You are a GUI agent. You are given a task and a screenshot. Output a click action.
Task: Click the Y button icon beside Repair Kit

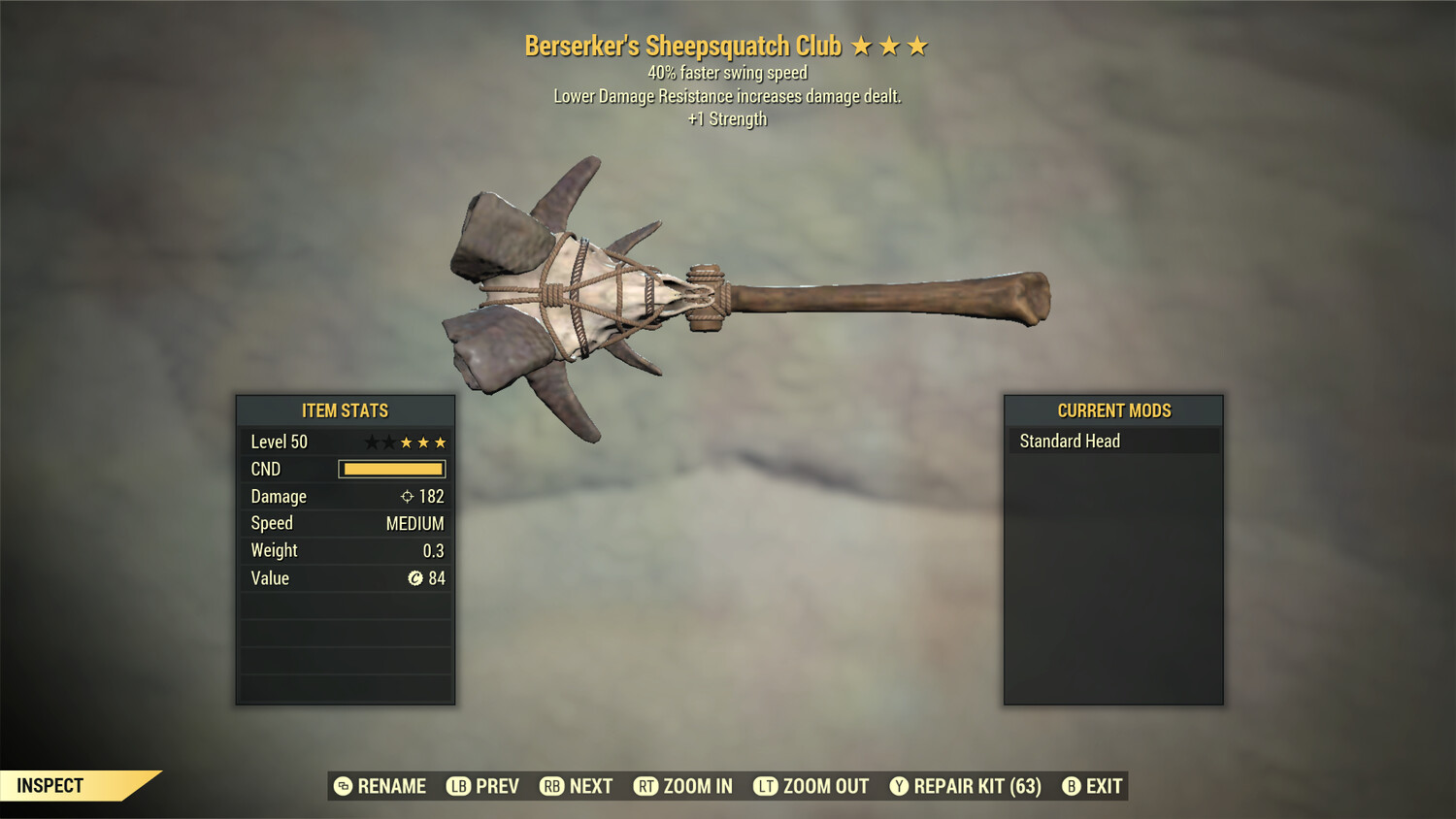pos(898,786)
